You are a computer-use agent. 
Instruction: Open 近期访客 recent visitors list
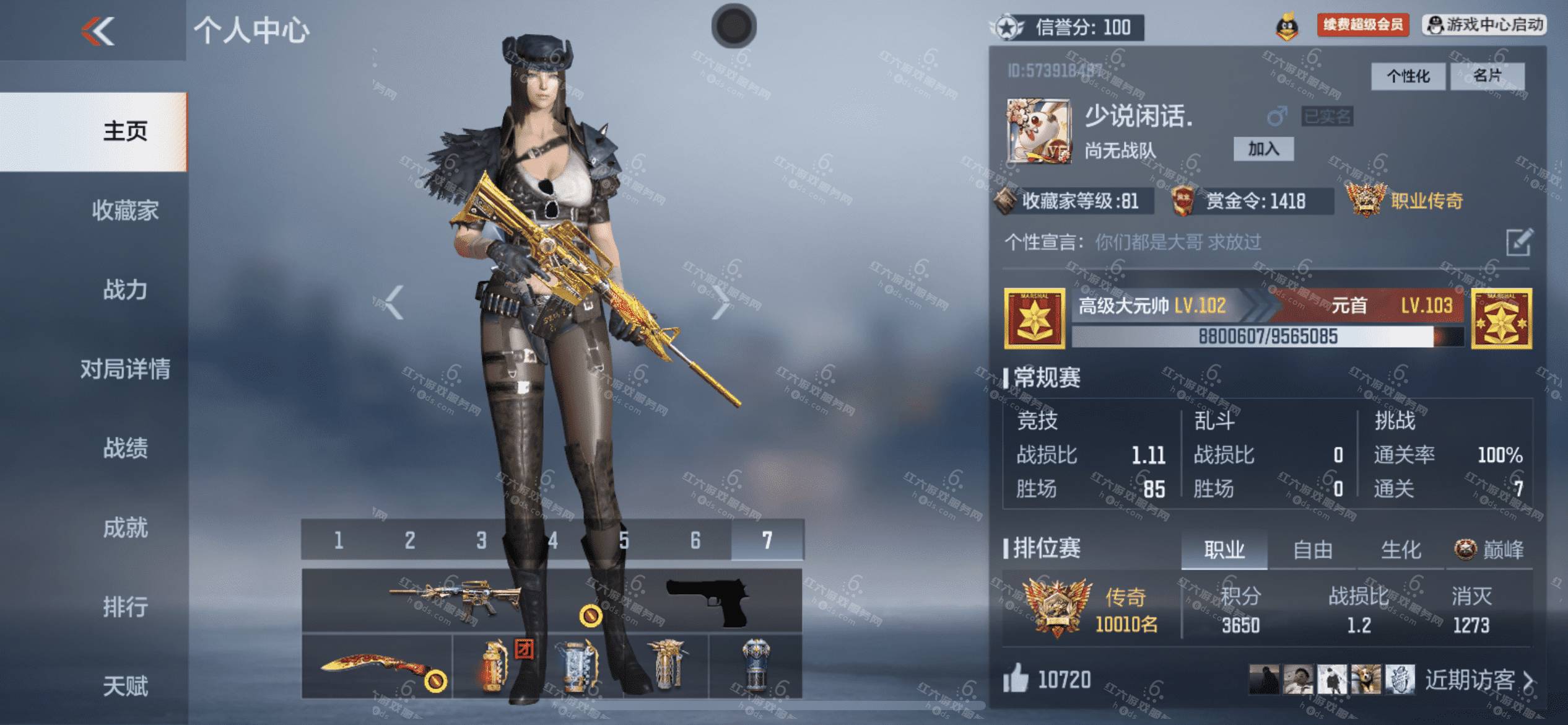click(x=1478, y=680)
